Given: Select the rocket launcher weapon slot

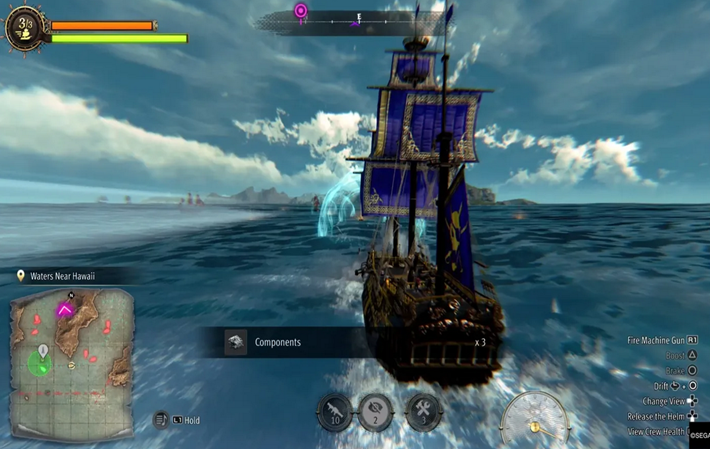Looking at the screenshot, I should (335, 412).
